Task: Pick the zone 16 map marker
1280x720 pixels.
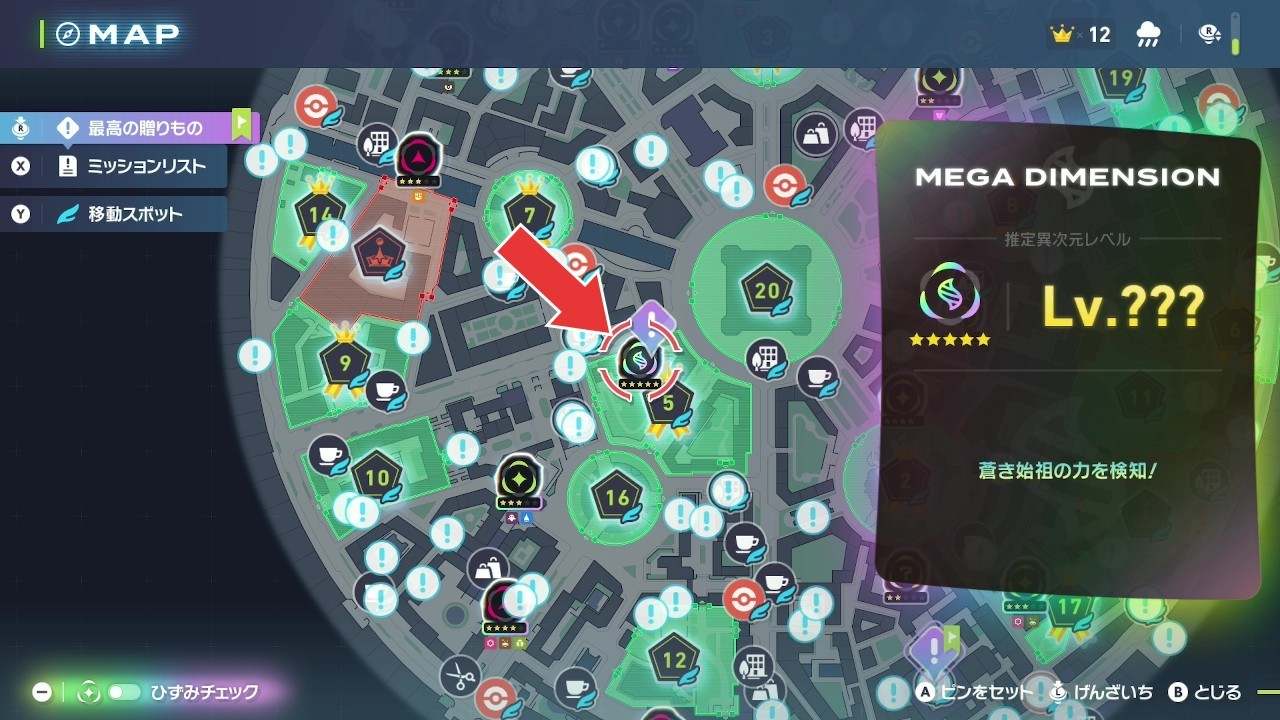Action: coord(616,497)
